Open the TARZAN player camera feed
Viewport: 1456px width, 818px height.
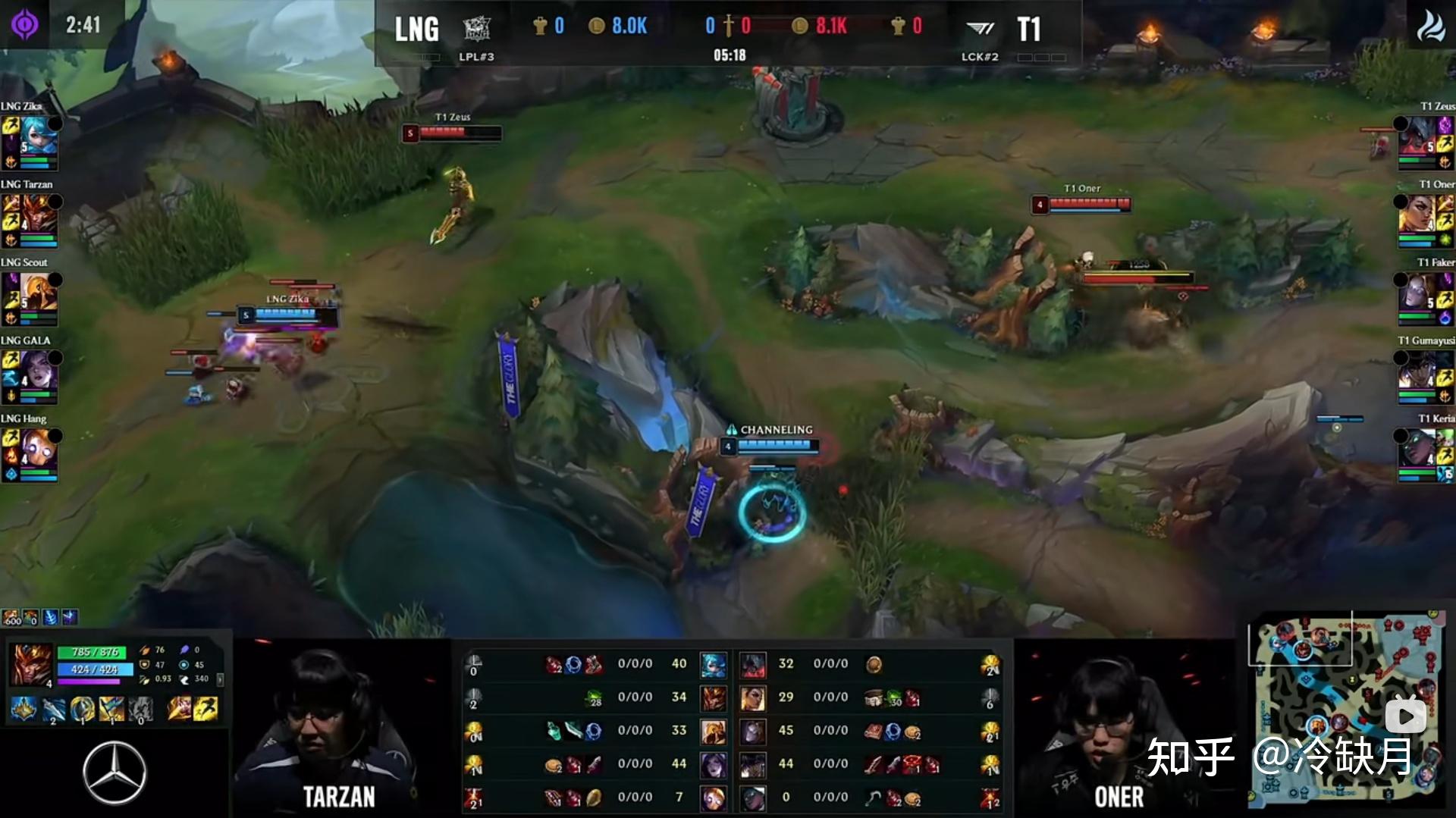coord(339,726)
